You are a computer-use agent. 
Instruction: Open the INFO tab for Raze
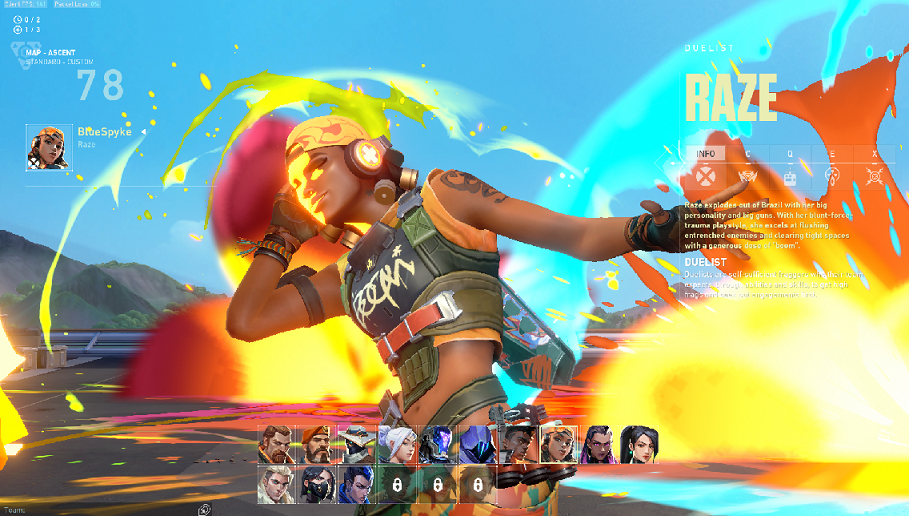(x=705, y=154)
